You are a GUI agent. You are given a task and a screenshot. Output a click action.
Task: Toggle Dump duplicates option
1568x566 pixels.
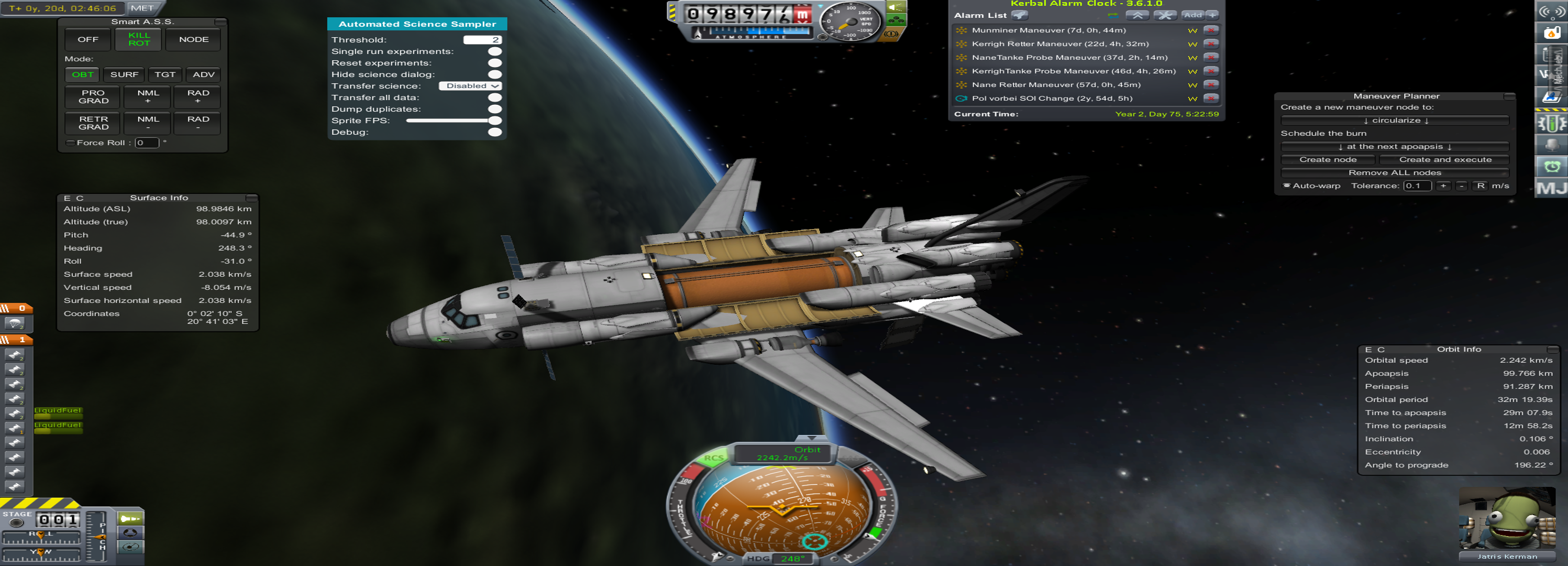pyautogui.click(x=495, y=110)
